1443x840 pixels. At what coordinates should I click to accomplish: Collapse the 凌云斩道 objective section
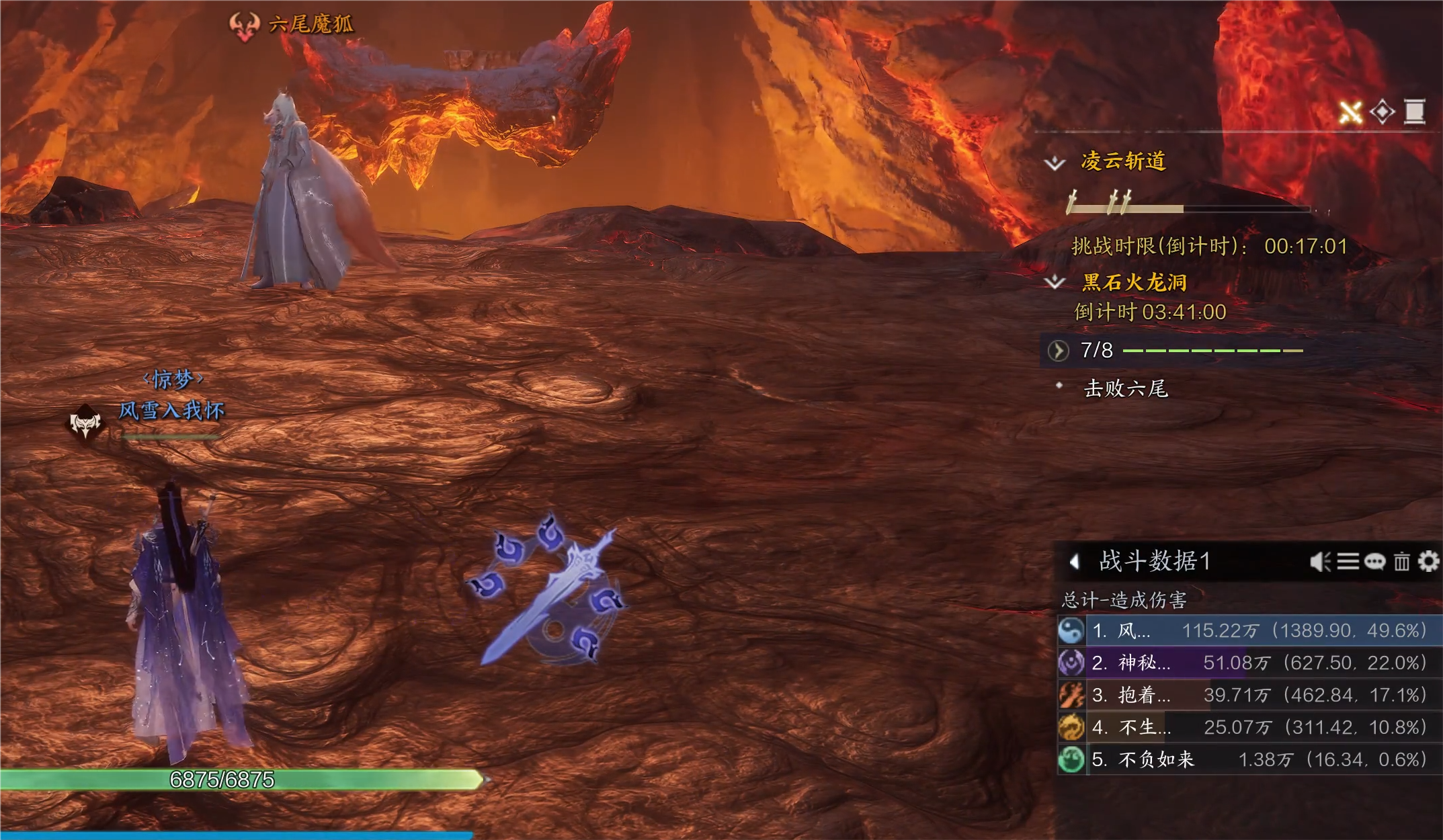(x=1055, y=163)
